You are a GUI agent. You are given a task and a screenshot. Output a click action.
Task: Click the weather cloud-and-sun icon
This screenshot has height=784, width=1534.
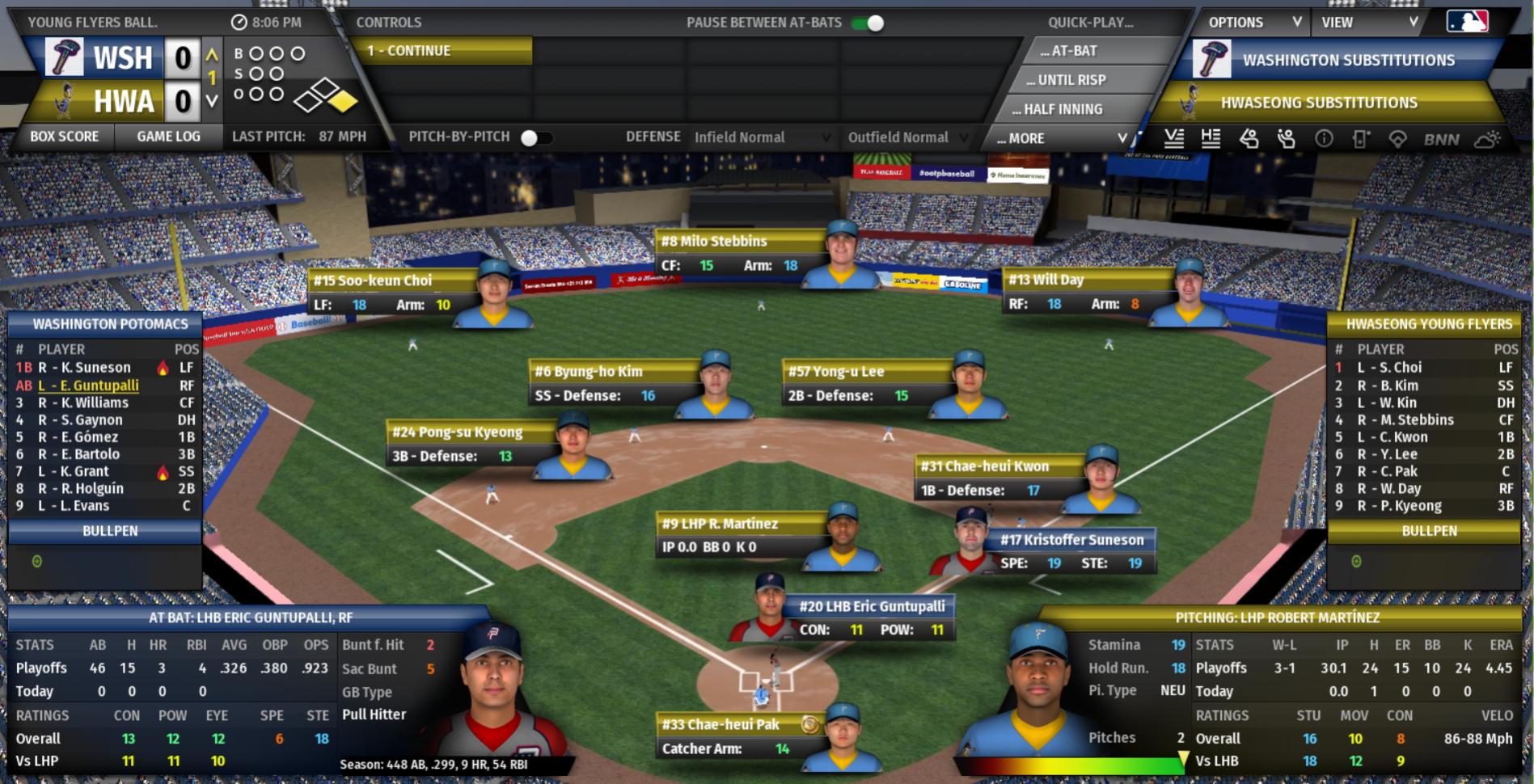pos(1487,139)
